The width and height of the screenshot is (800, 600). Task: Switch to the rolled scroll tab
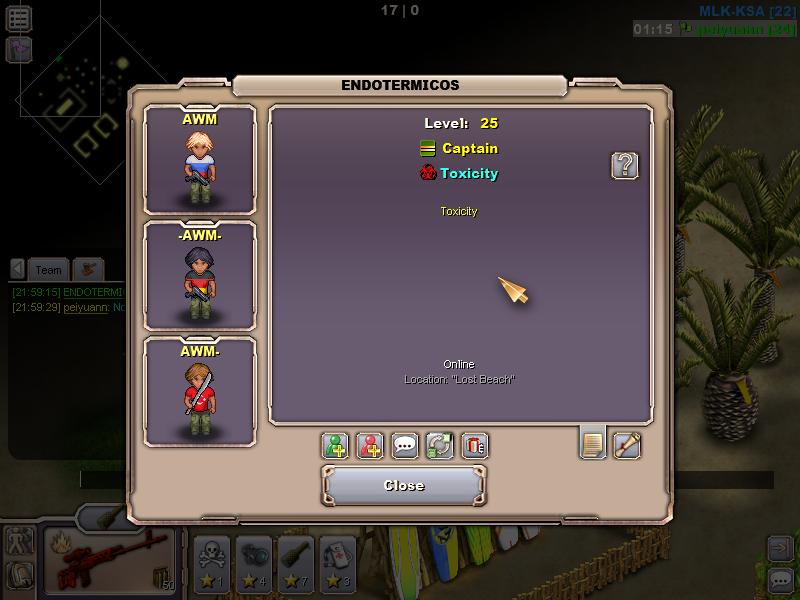click(x=627, y=444)
